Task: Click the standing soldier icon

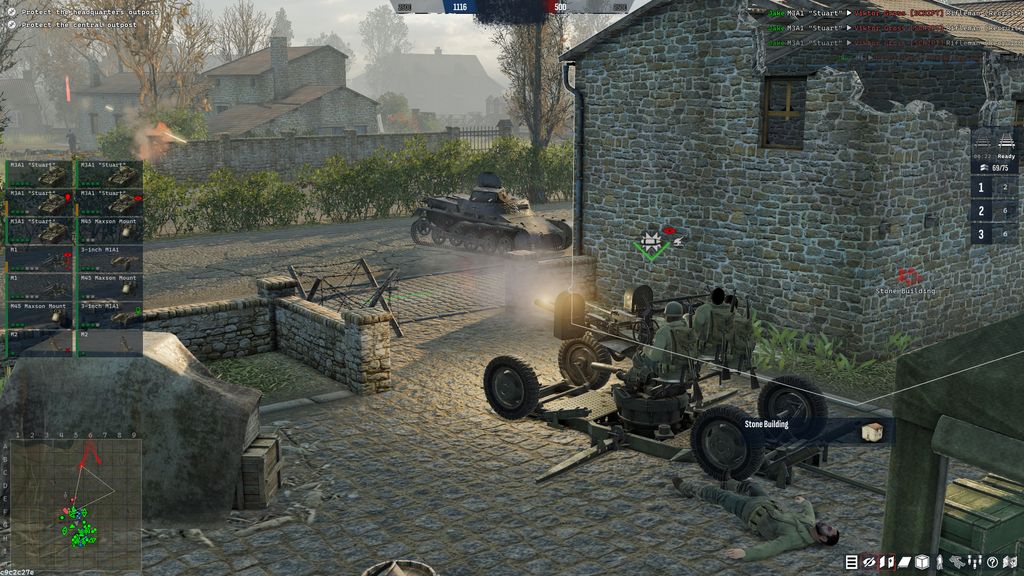Action: point(939,562)
